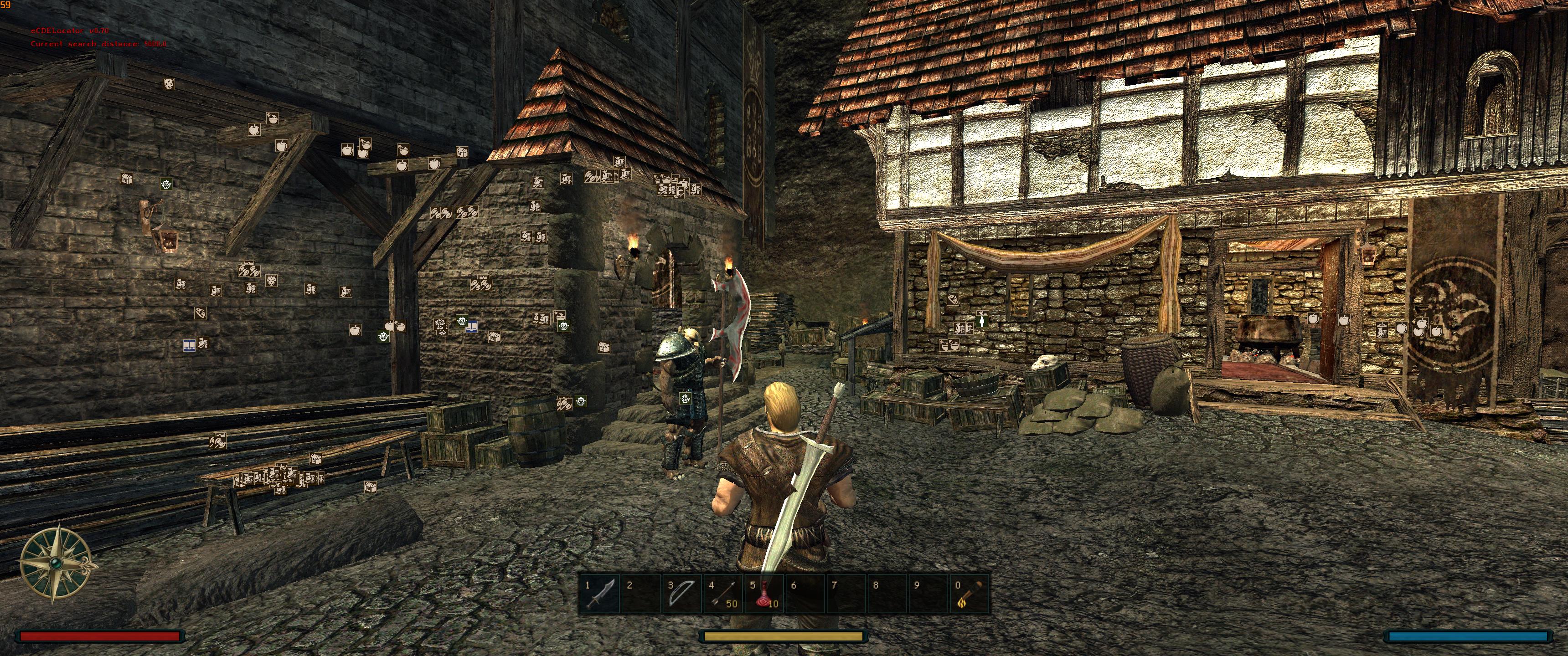Choose the arrows stack in slot 4
This screenshot has width=1568, height=656.
click(x=722, y=594)
